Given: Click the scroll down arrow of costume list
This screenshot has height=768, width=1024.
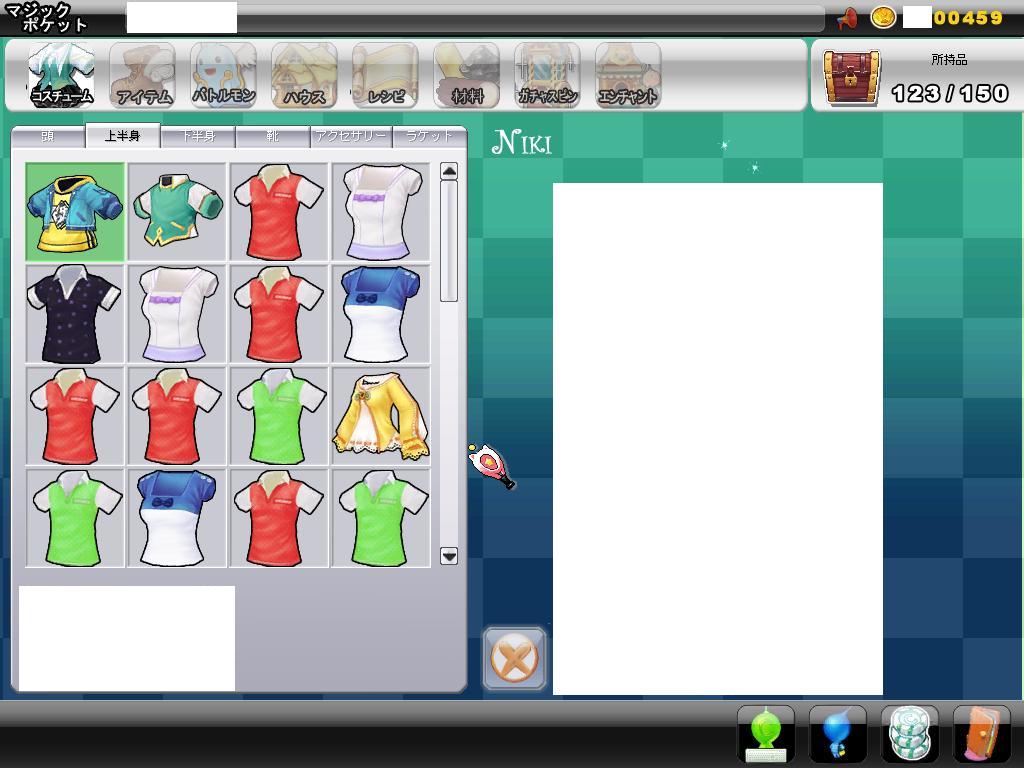Looking at the screenshot, I should [449, 556].
